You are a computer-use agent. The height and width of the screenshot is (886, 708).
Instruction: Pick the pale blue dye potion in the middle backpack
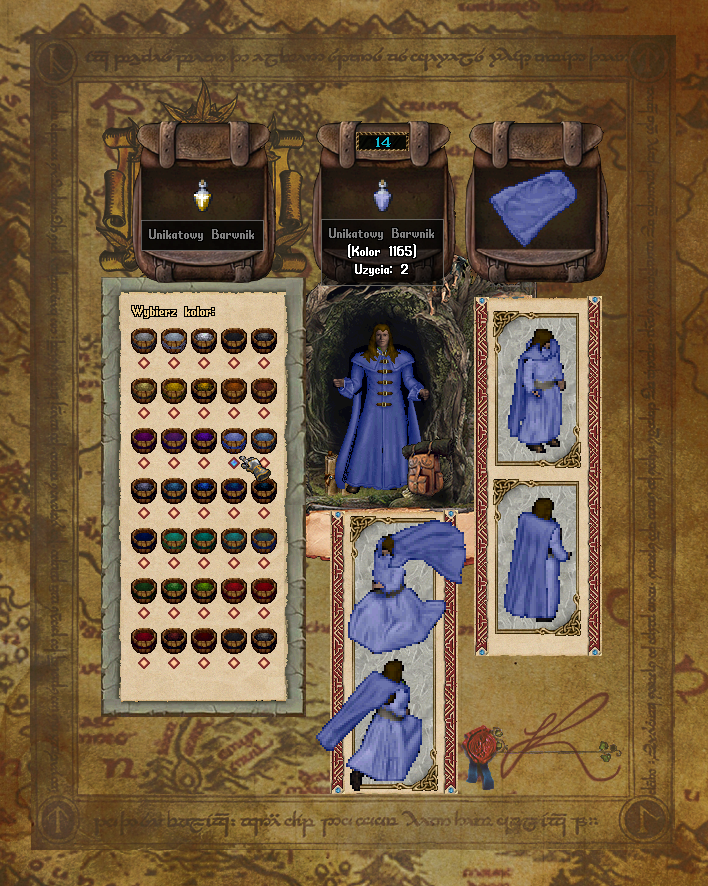coord(382,194)
